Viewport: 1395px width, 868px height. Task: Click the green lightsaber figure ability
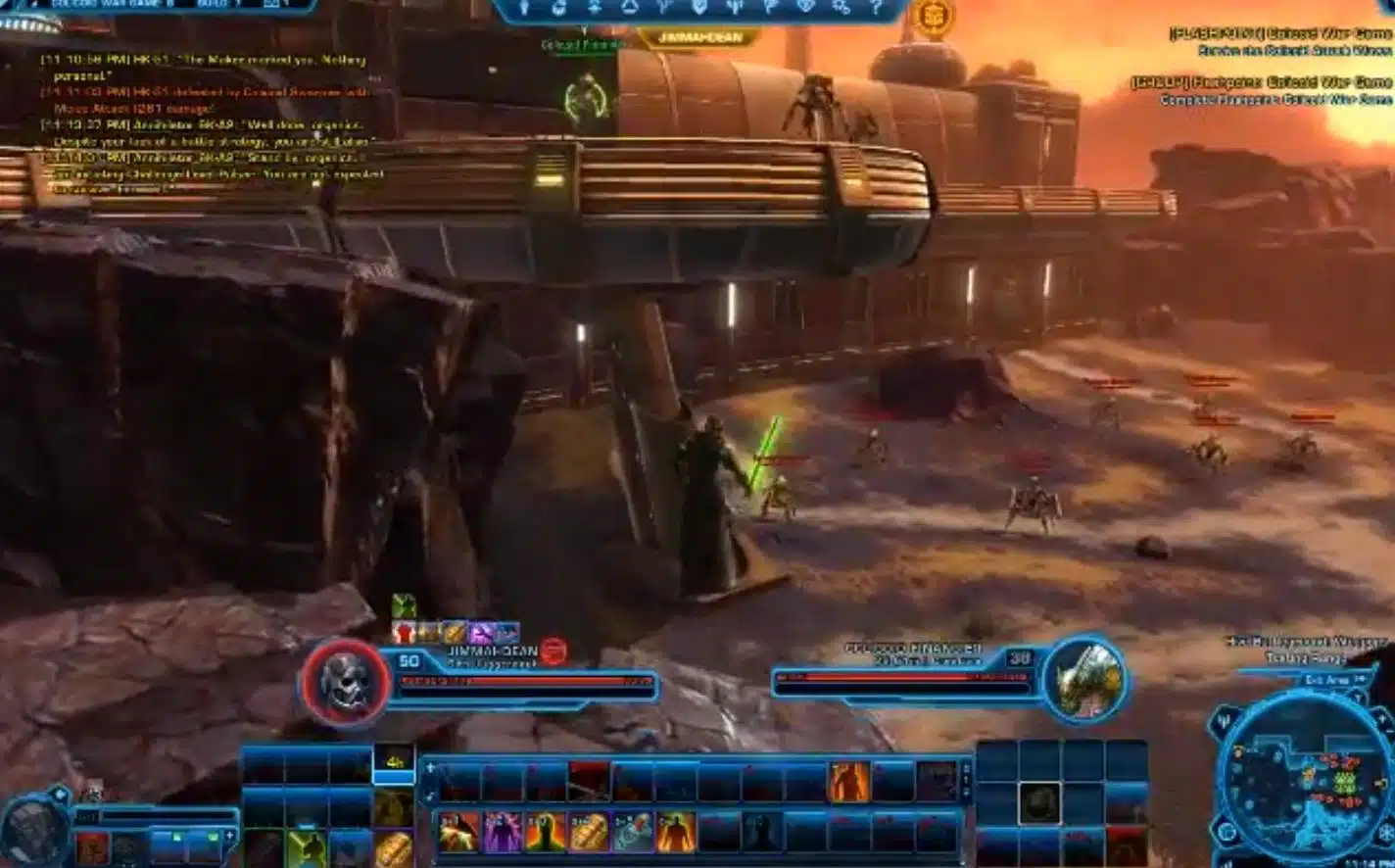tap(306, 848)
